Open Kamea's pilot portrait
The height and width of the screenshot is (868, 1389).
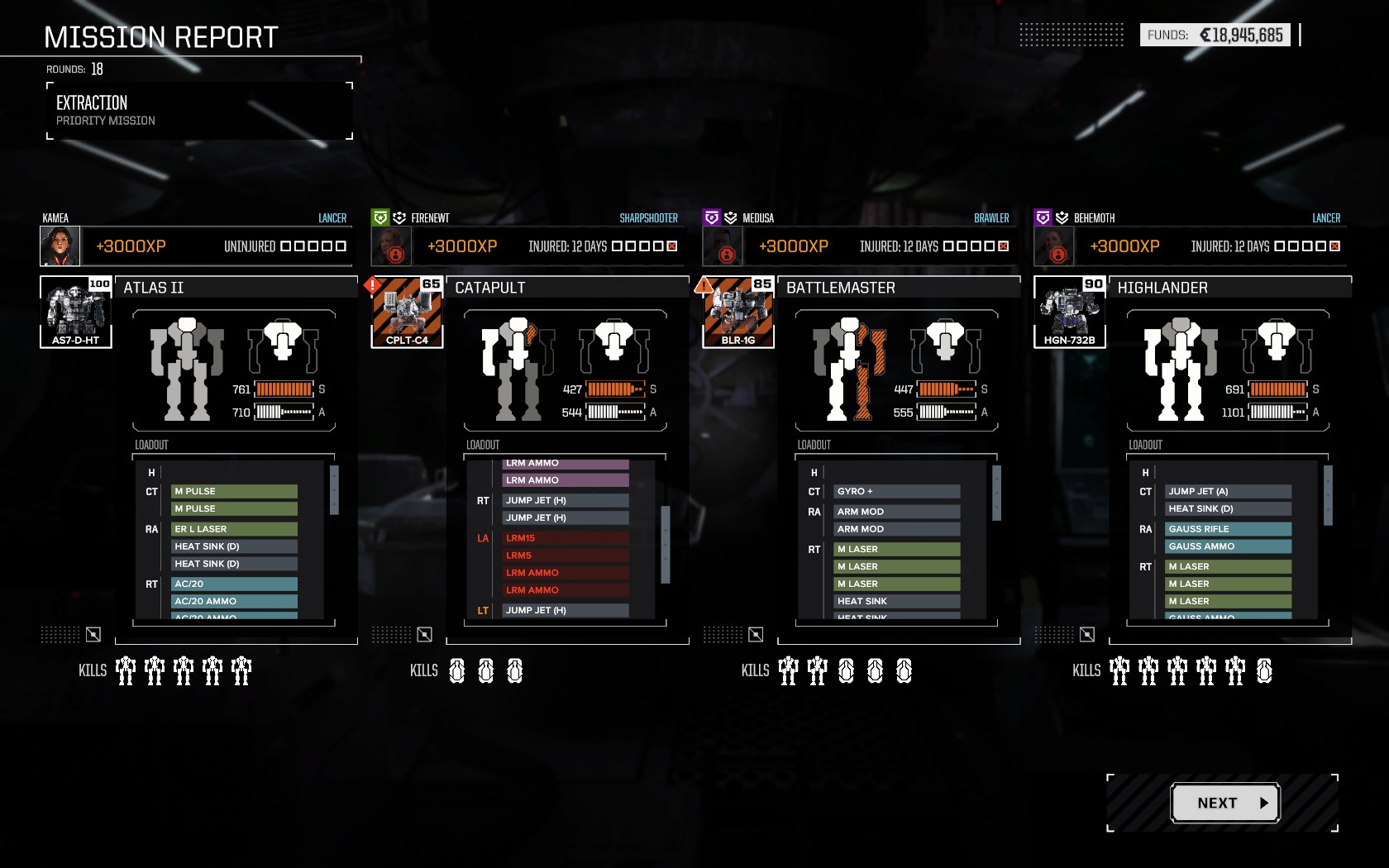(60, 246)
